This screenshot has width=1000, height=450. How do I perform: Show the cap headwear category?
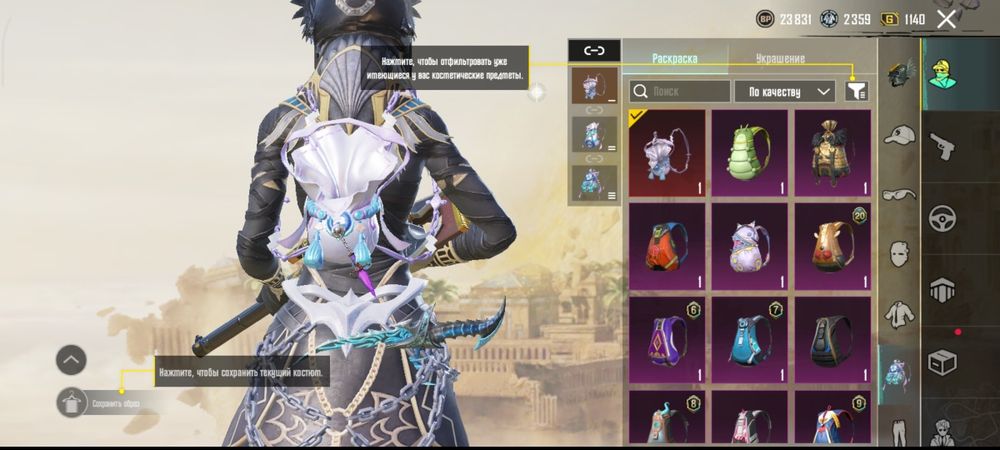(900, 135)
